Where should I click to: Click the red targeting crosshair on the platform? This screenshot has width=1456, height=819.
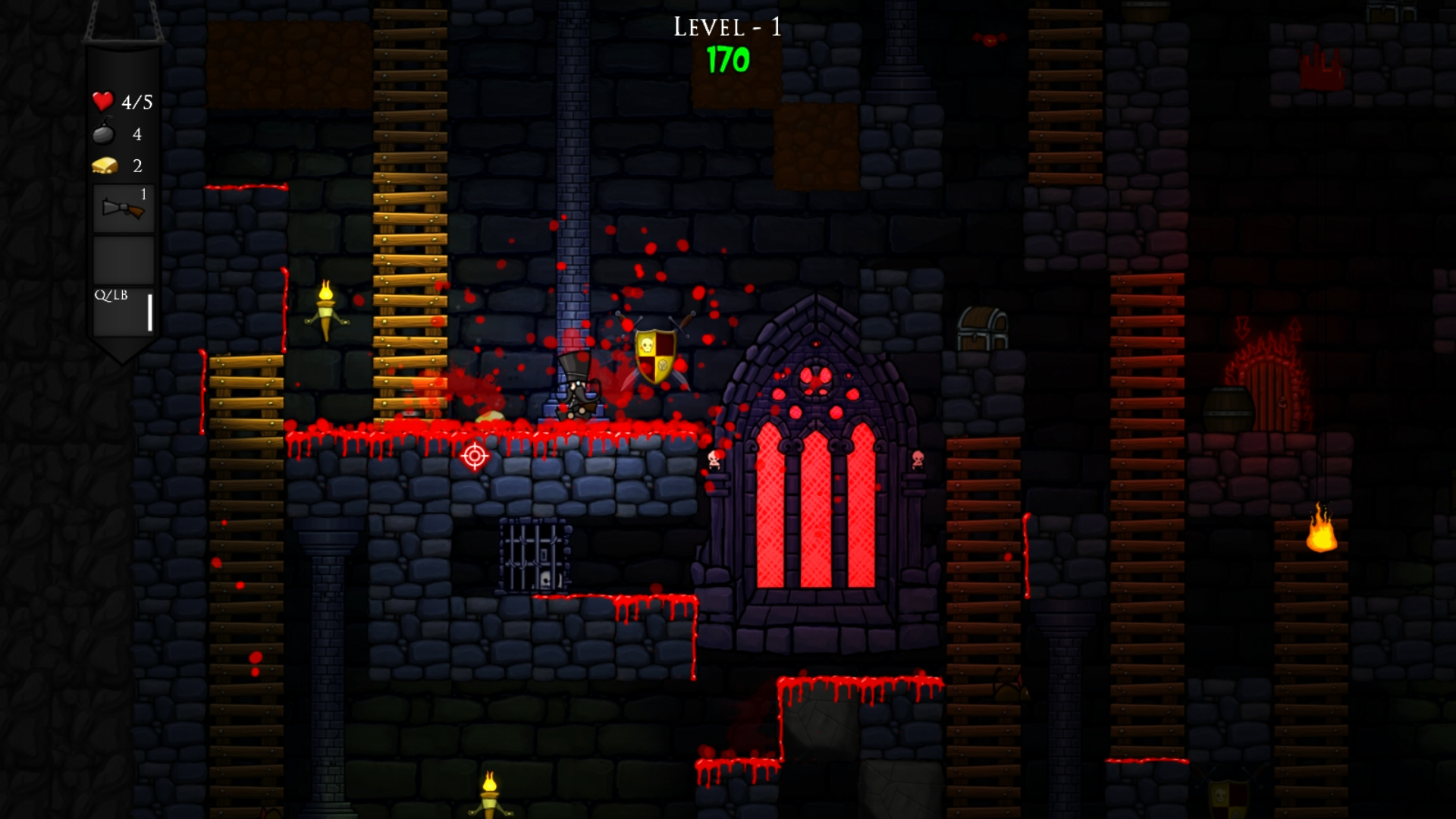tap(474, 456)
